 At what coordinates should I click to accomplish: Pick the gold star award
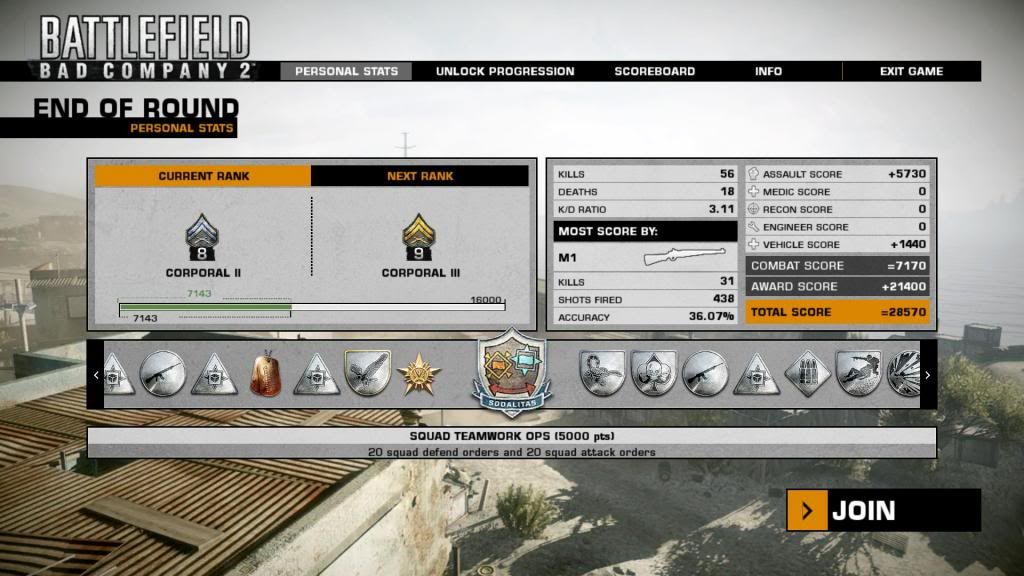[418, 374]
